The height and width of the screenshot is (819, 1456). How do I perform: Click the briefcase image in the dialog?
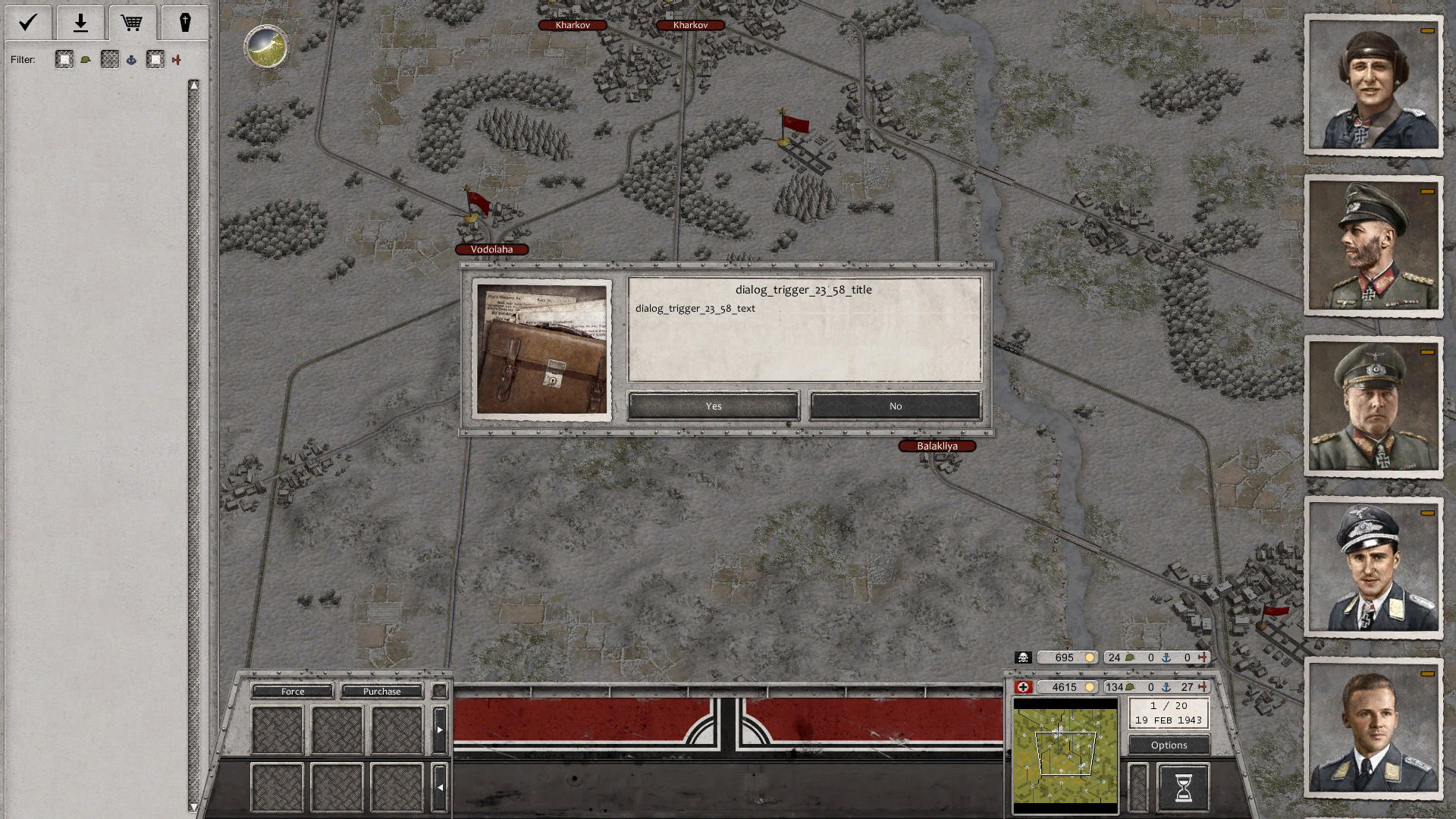(541, 349)
